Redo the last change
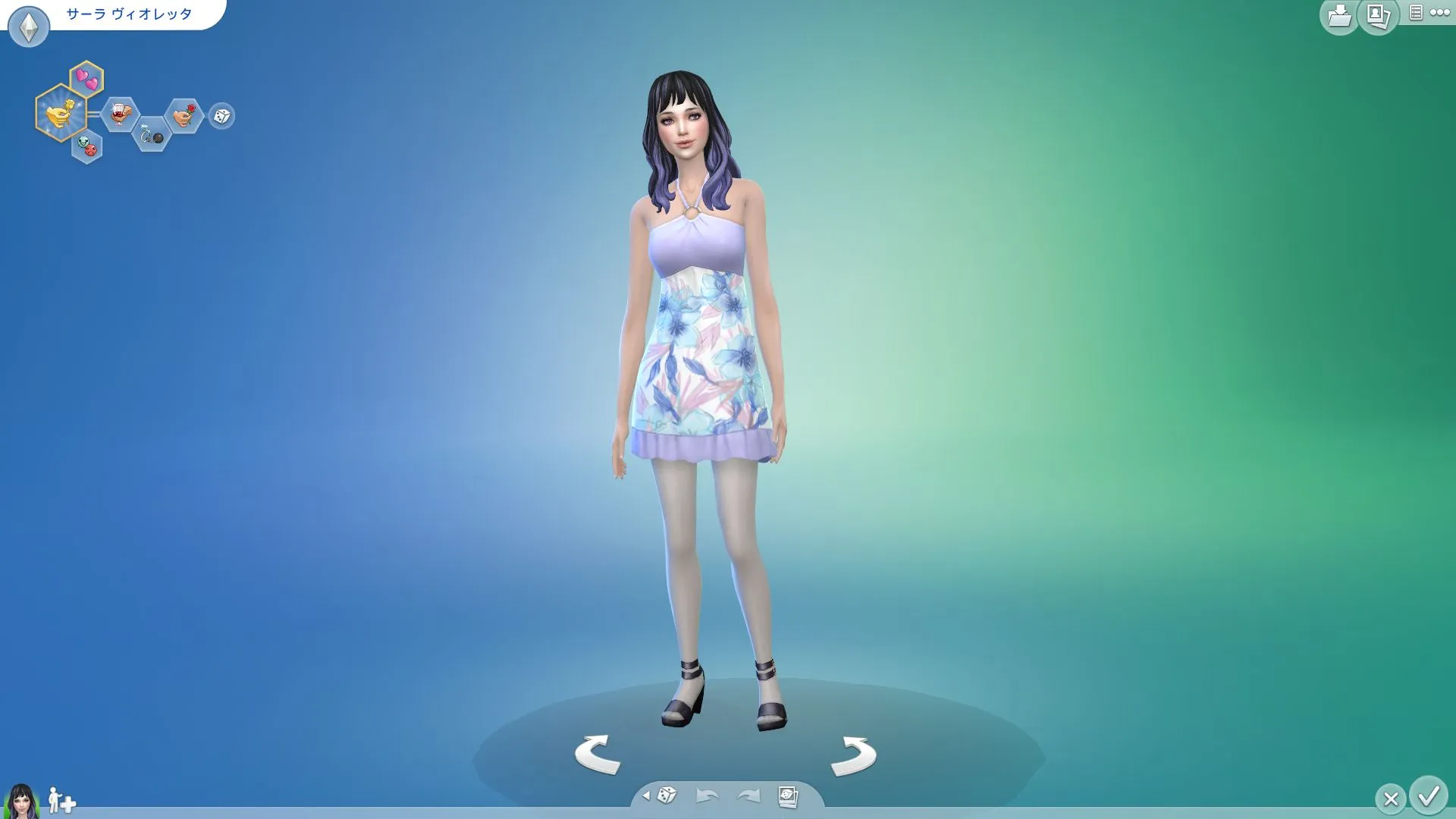The image size is (1456, 819). pyautogui.click(x=748, y=795)
